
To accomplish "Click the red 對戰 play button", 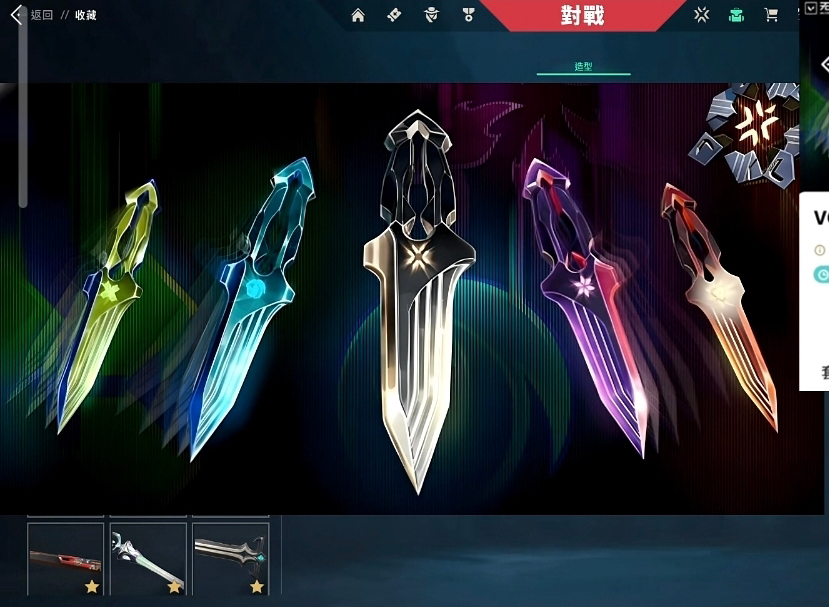I will point(583,15).
